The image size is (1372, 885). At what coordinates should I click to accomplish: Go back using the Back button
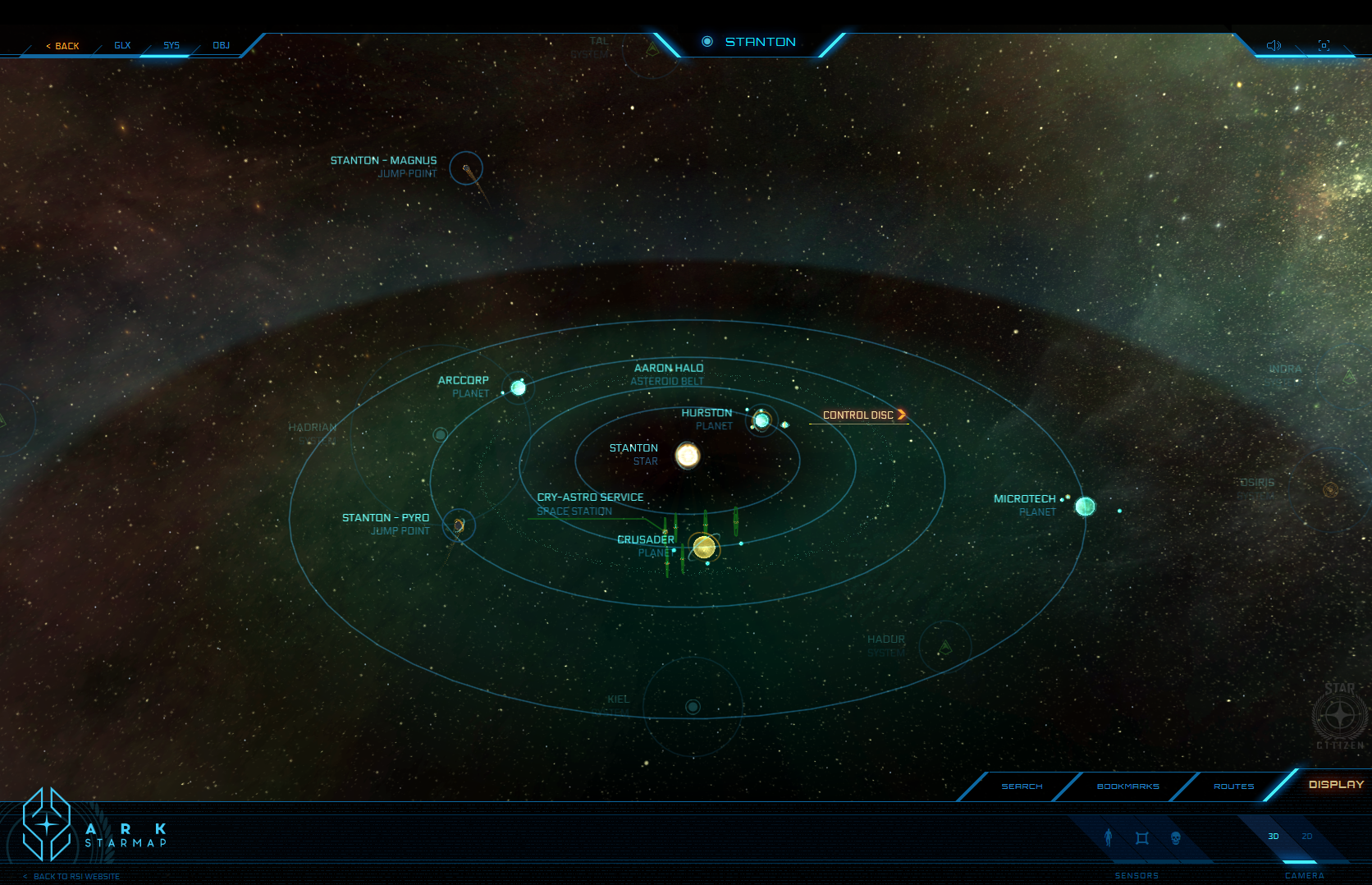pyautogui.click(x=63, y=46)
